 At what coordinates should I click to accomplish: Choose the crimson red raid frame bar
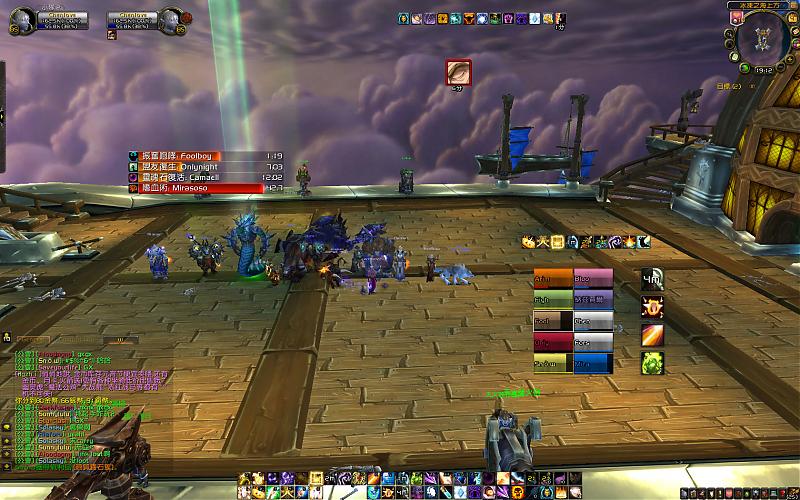click(553, 342)
